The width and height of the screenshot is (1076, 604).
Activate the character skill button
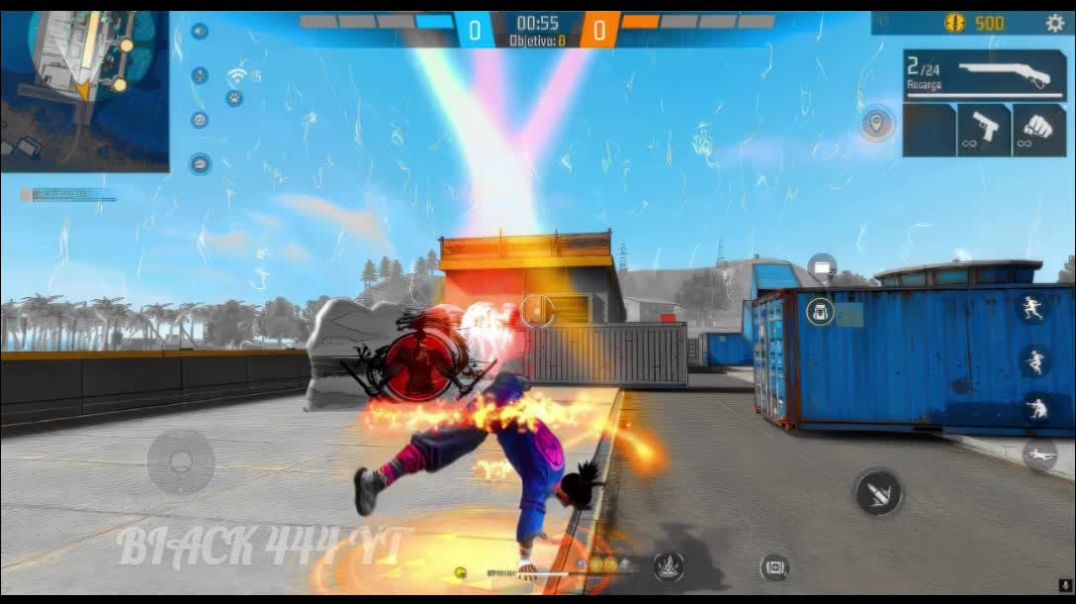point(668,567)
